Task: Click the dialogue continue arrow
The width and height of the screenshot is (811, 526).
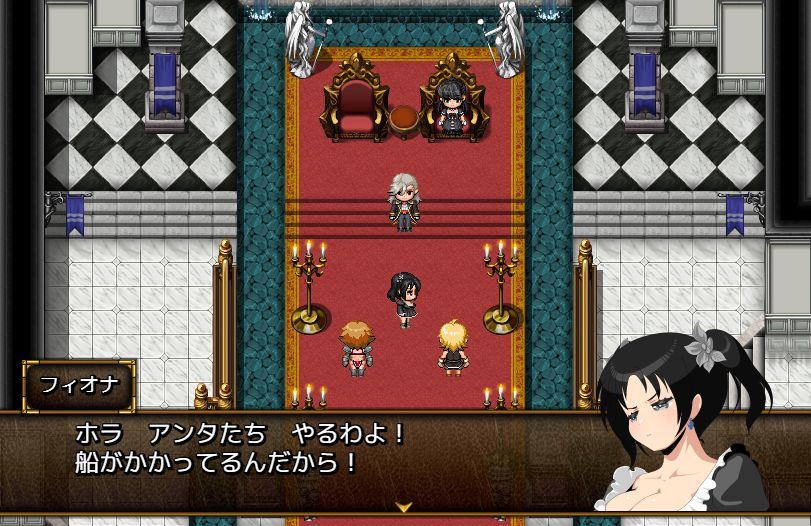Action: (x=404, y=507)
